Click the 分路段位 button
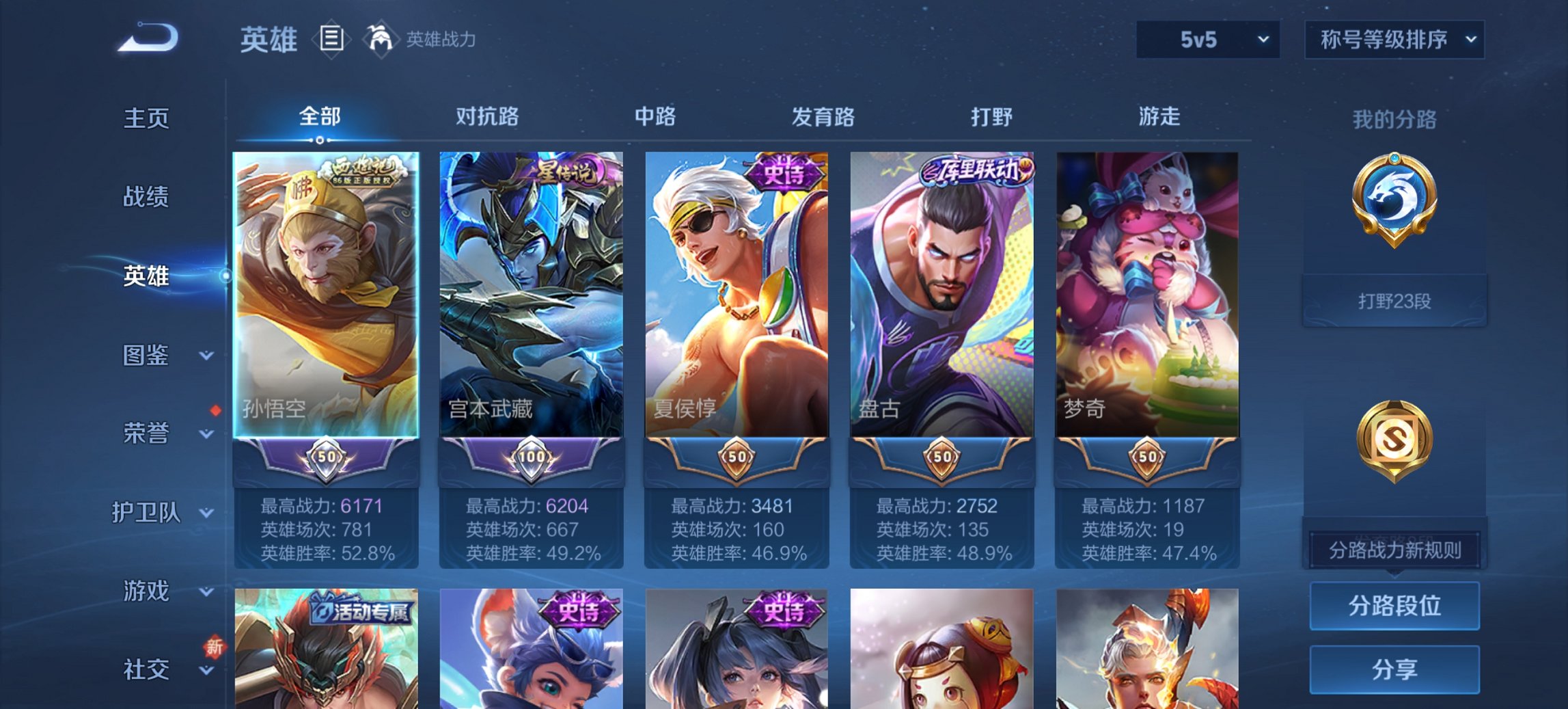The height and width of the screenshot is (709, 1568). pos(1394,607)
